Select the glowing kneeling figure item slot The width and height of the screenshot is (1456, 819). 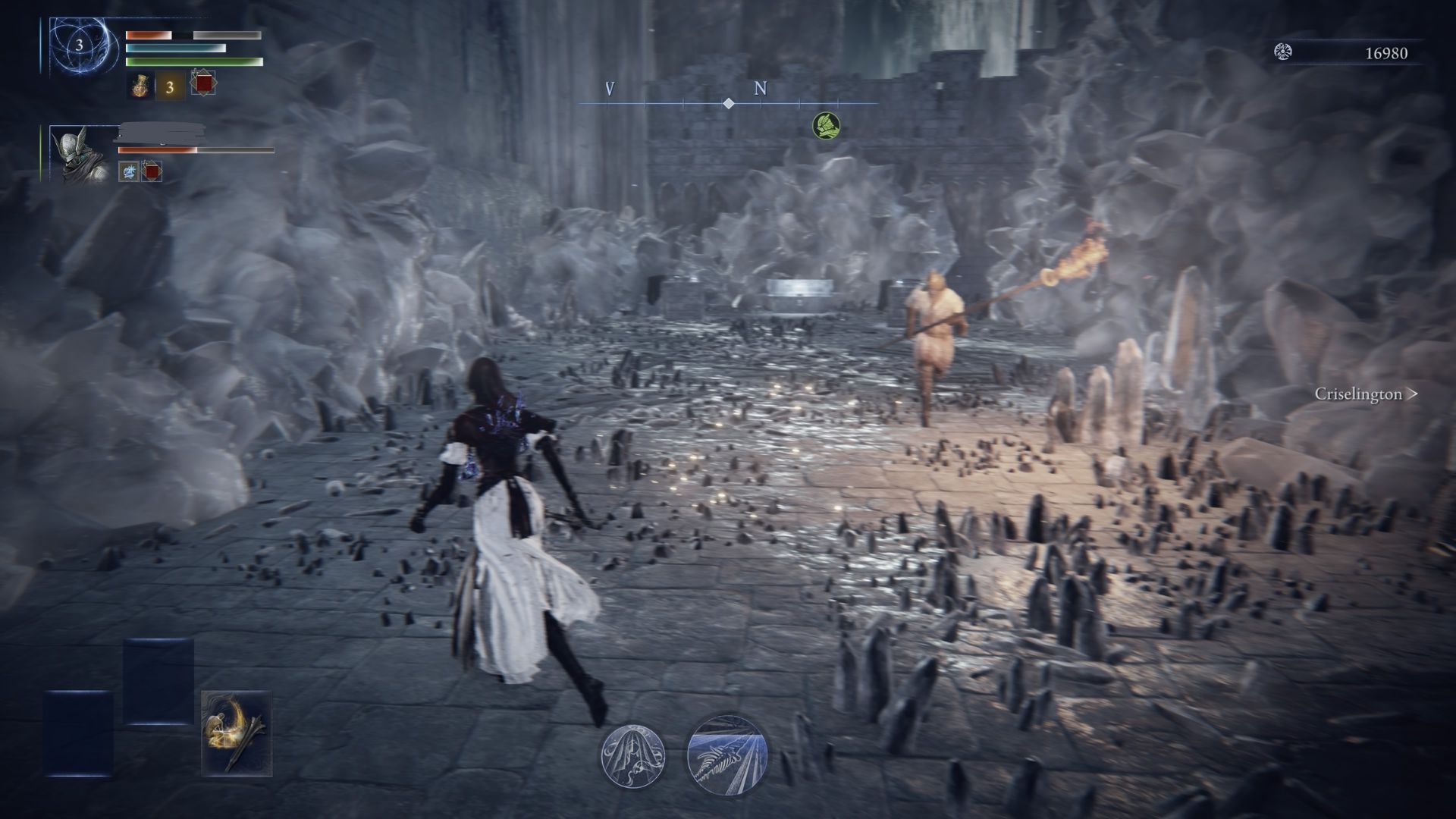click(x=237, y=733)
